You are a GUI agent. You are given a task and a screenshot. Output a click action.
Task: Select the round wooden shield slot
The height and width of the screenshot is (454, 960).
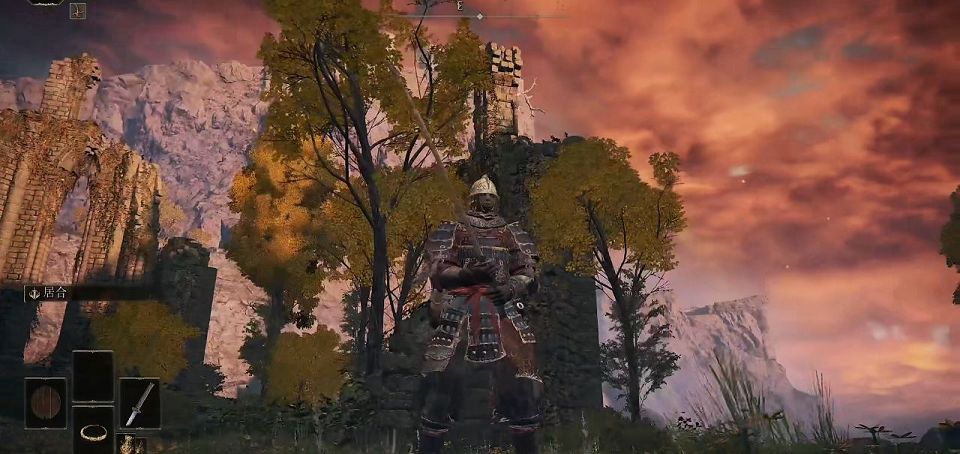point(45,403)
